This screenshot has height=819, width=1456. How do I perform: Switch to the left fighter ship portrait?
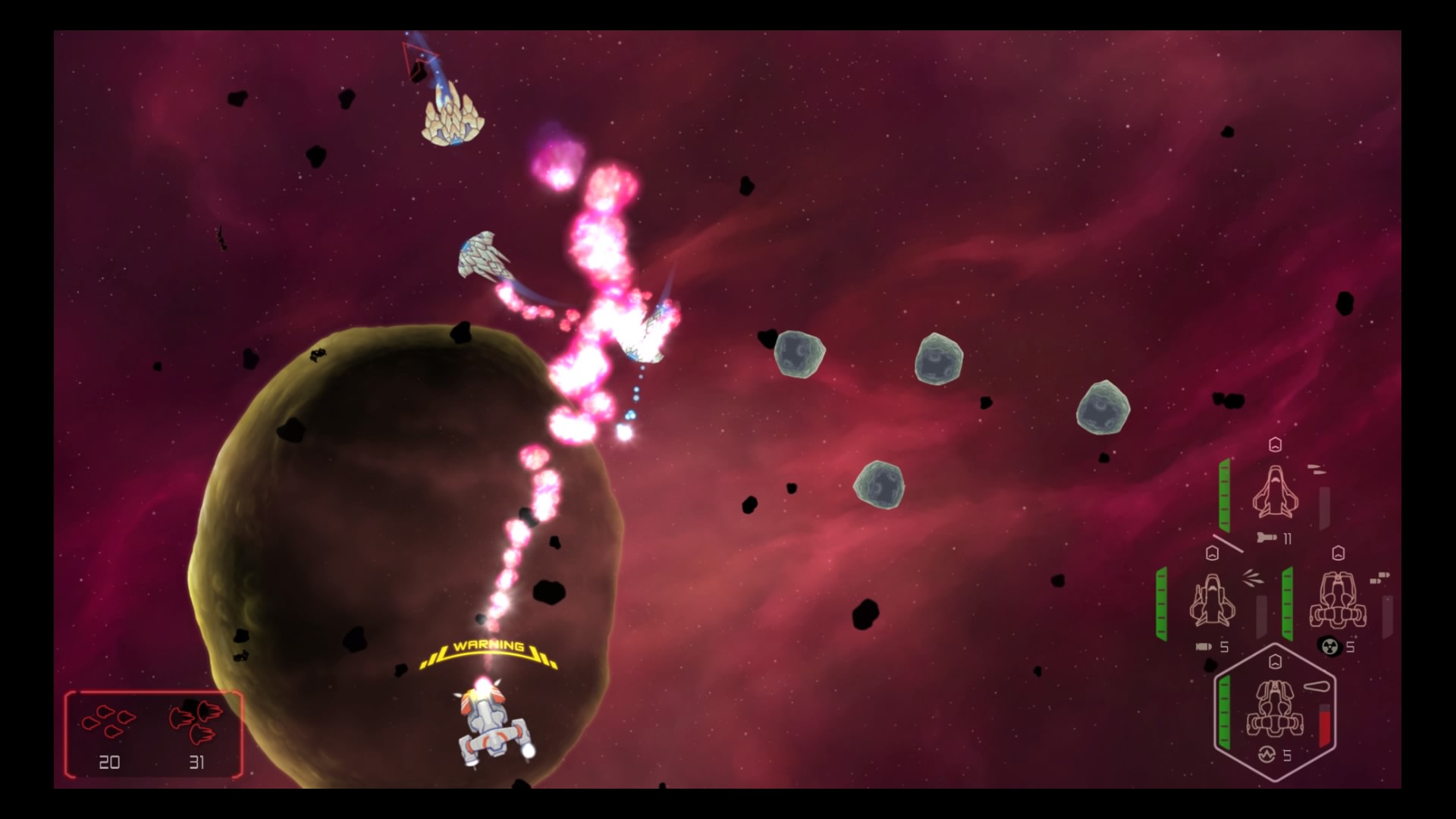coord(1212,601)
